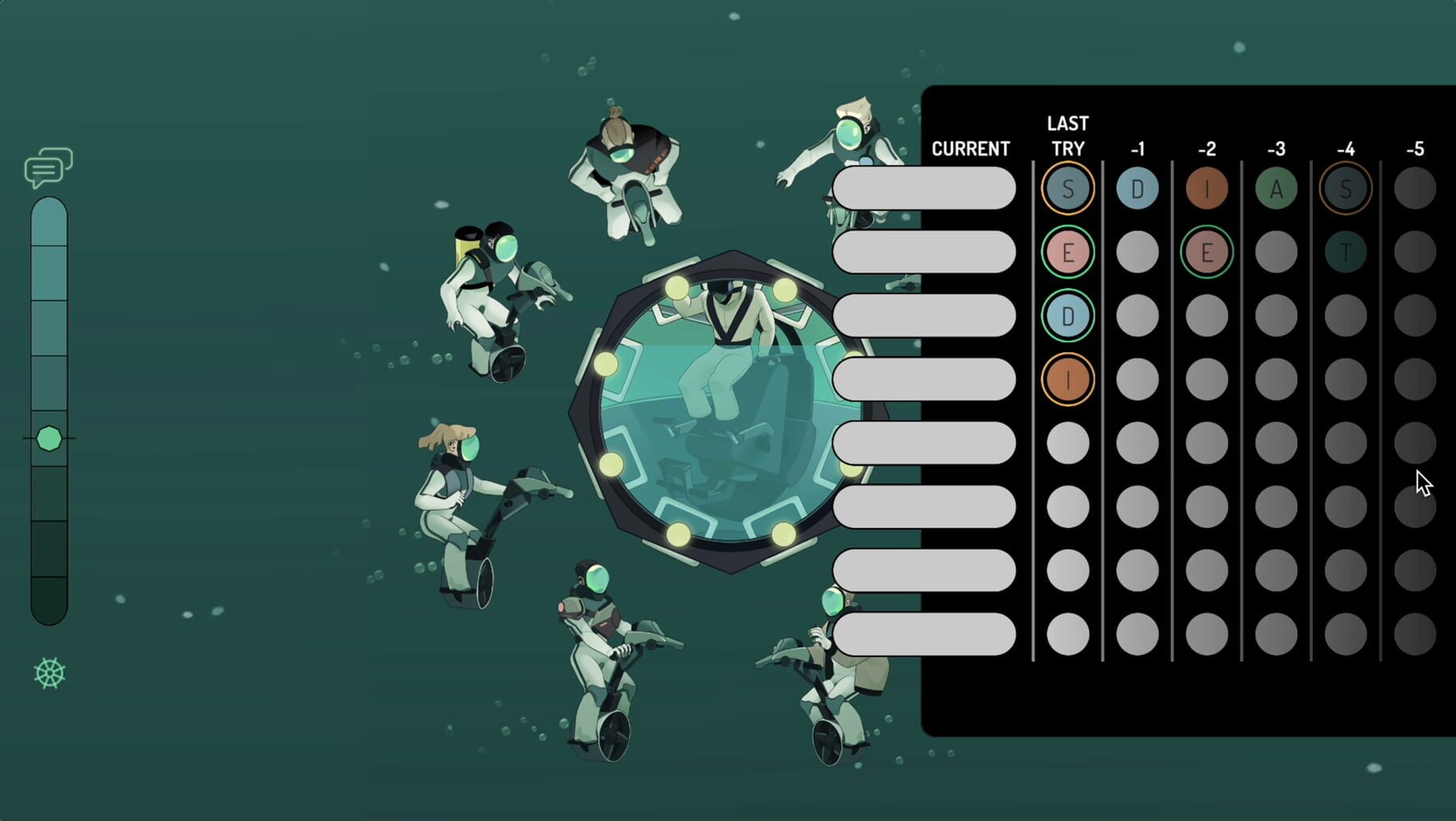The height and width of the screenshot is (821, 1456).
Task: Click letter I in the -2 column
Action: (1207, 189)
